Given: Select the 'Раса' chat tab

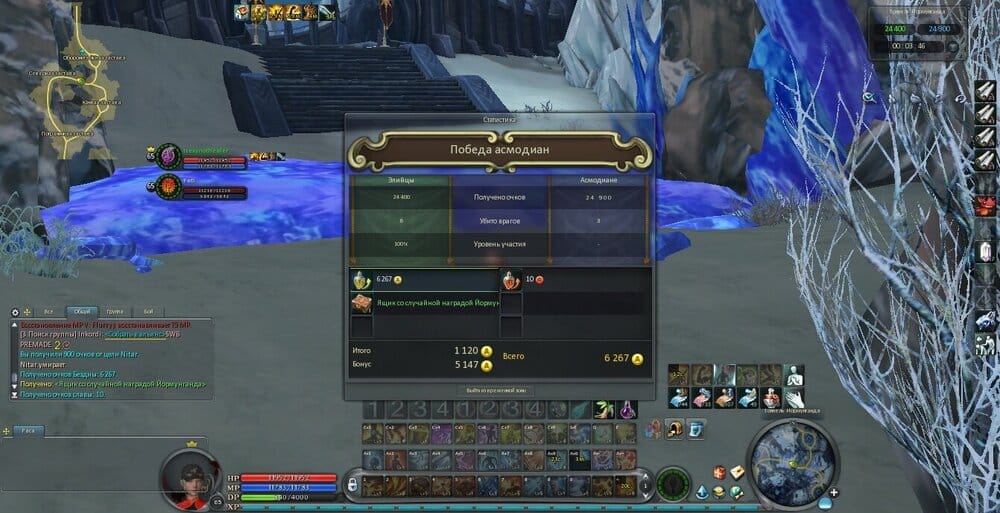Looking at the screenshot, I should point(29,430).
